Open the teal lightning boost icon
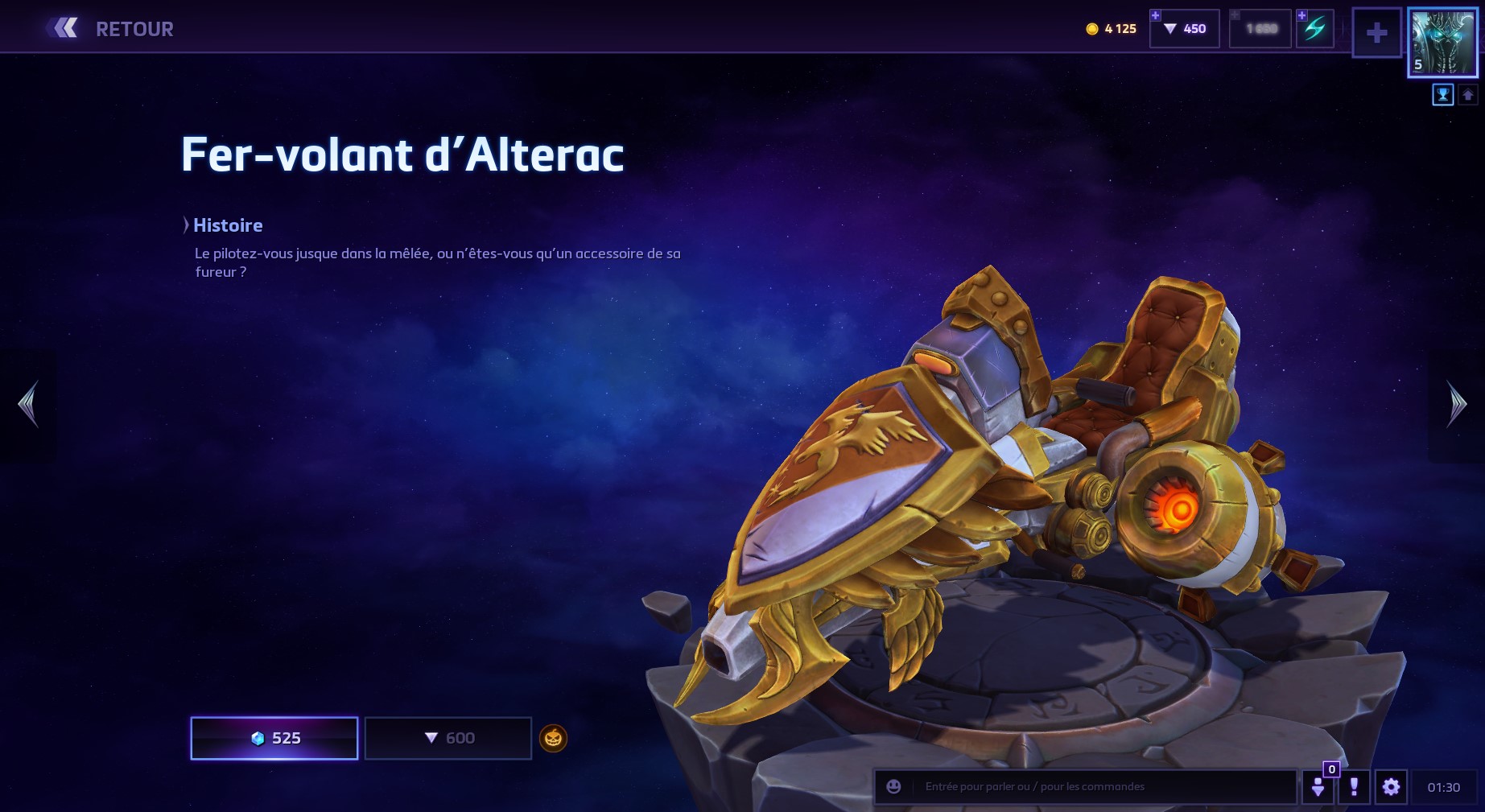Screen dimensions: 1485x812 point(1315,29)
